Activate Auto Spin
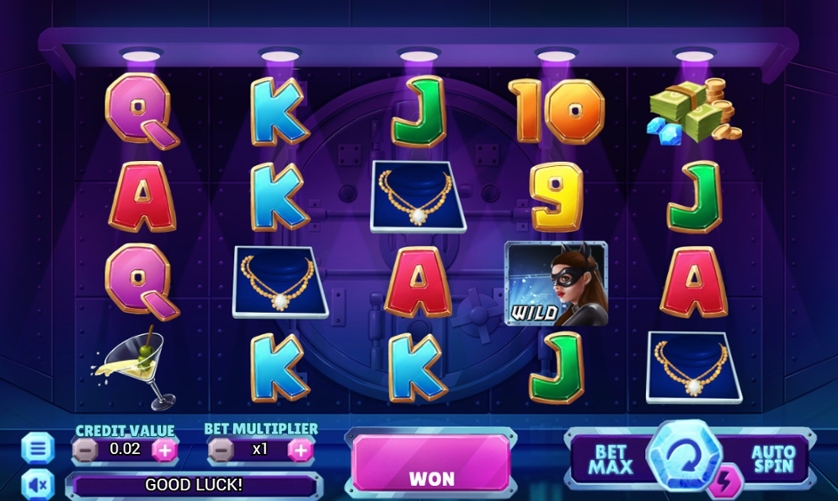 coord(771,460)
